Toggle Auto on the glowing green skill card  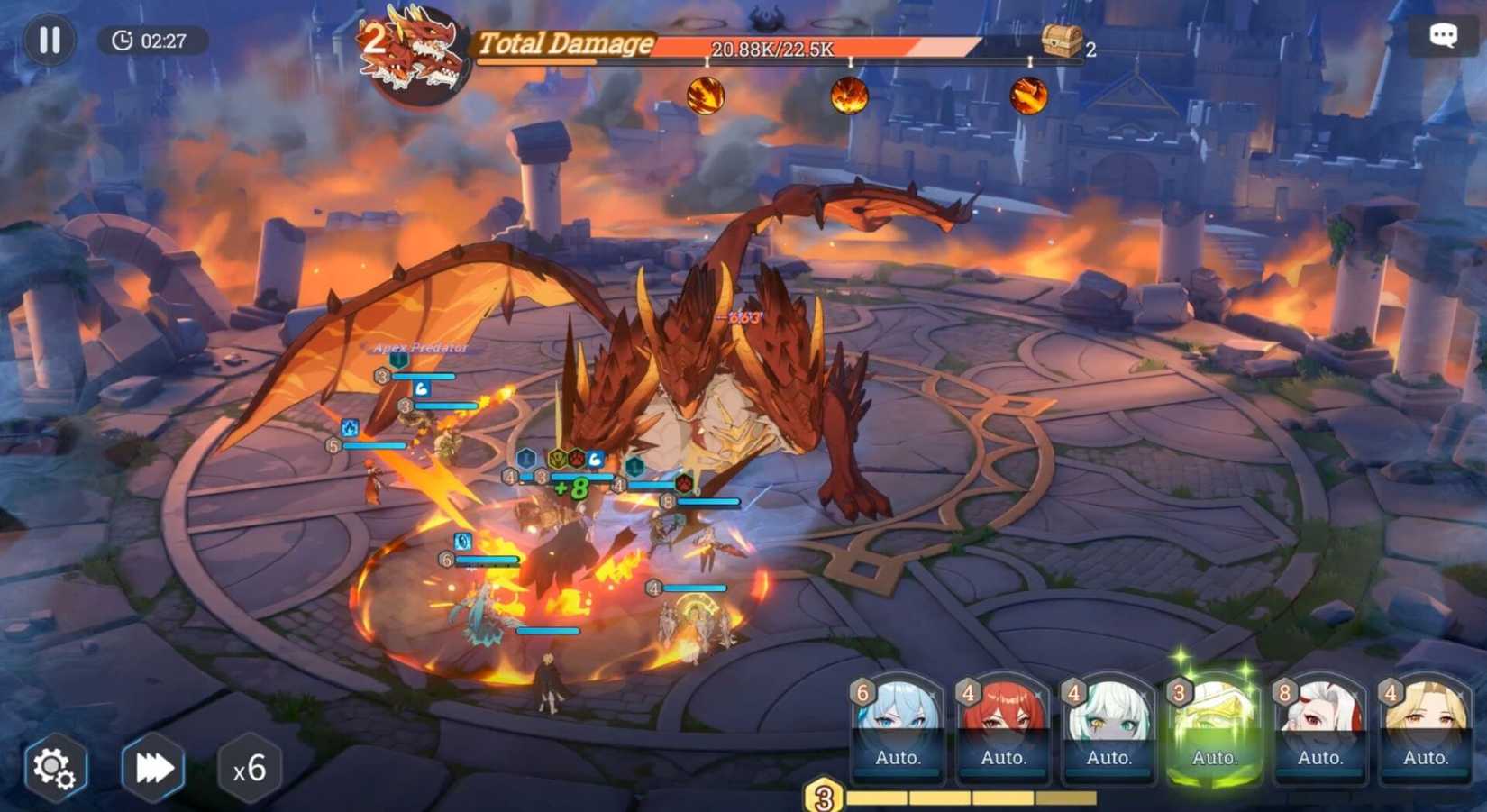(1214, 758)
